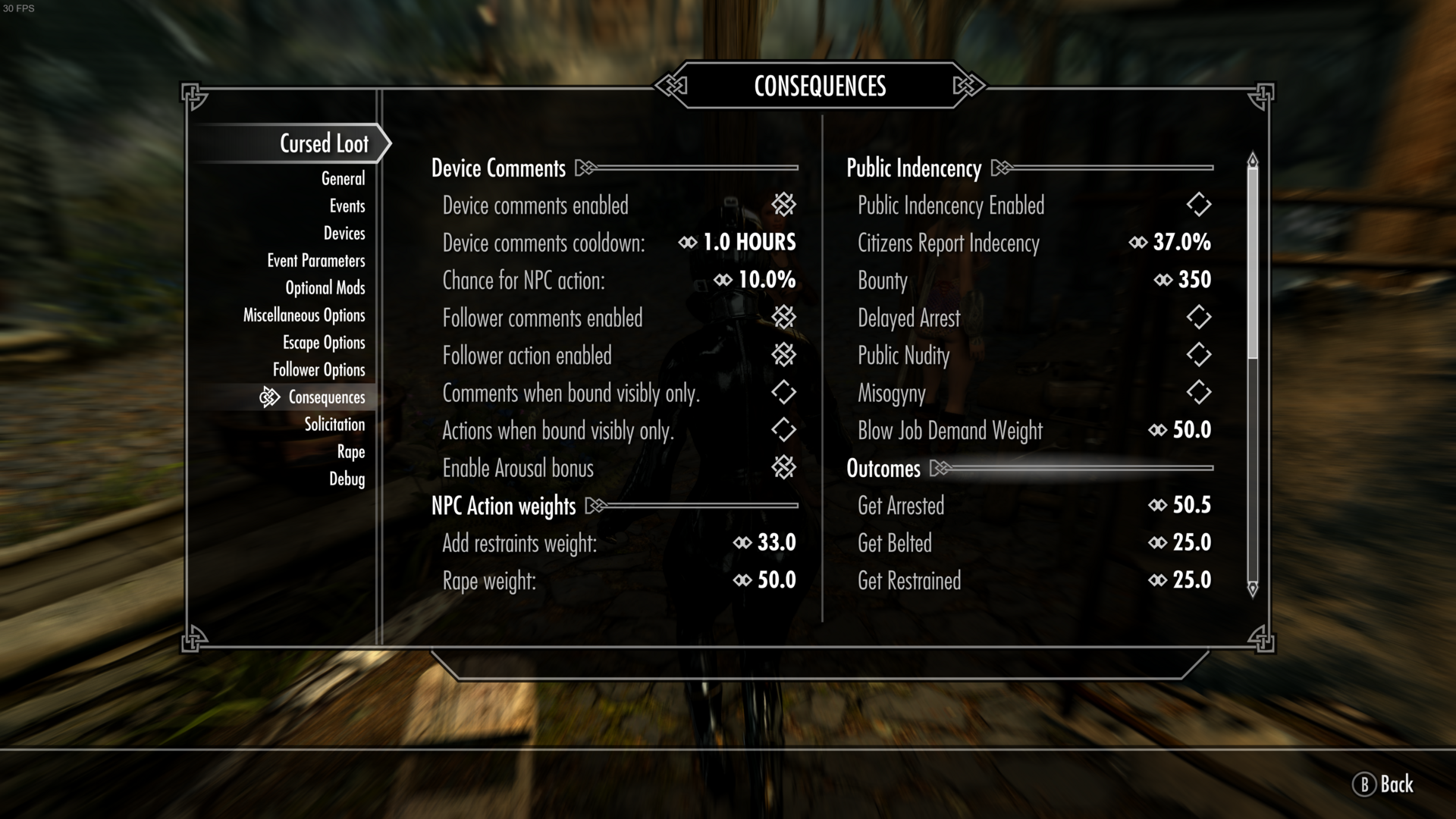Enable the Delayed Arrest option
Viewport: 1456px width, 819px height.
[1198, 318]
